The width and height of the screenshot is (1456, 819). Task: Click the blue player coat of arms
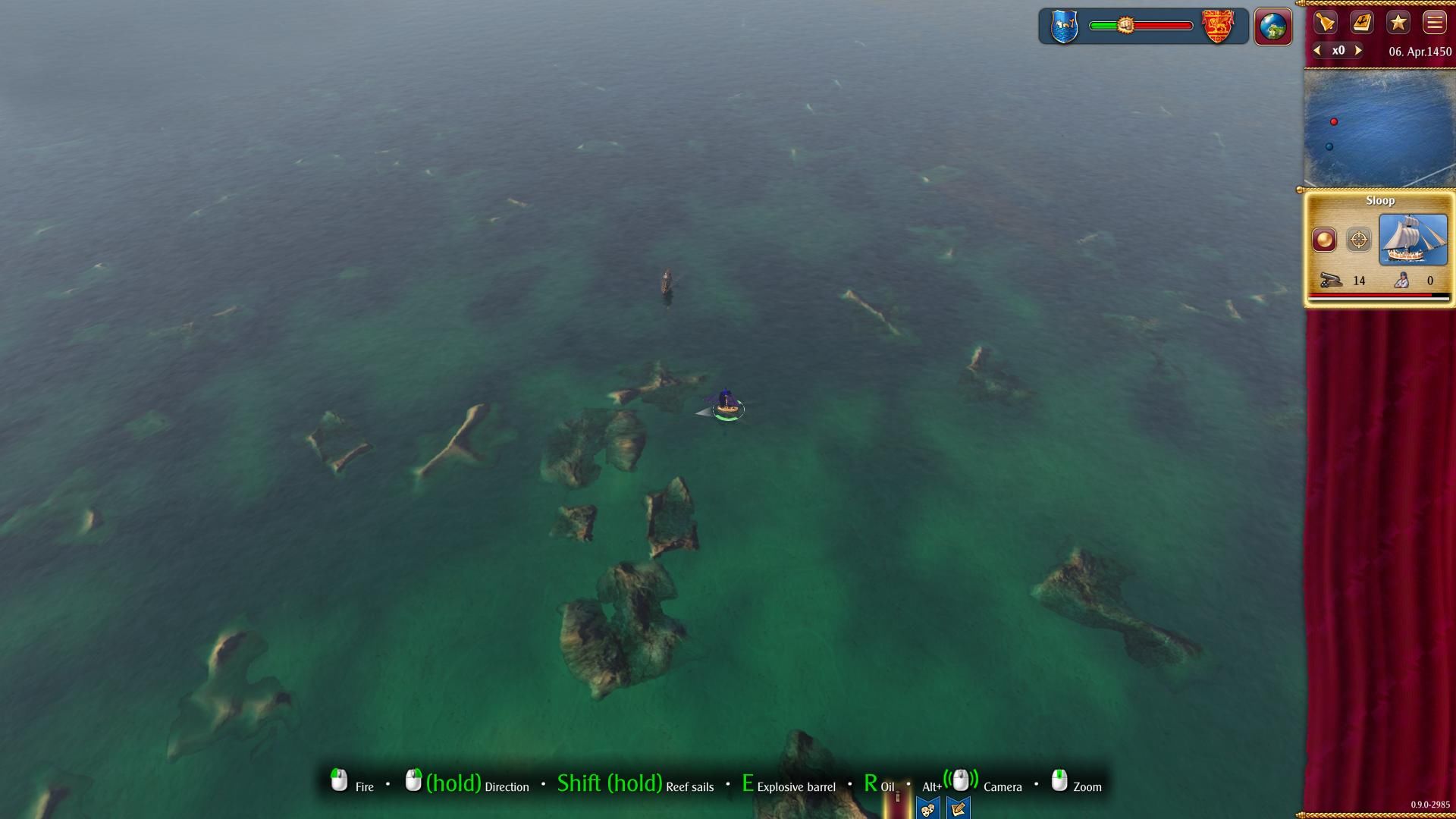click(x=1065, y=27)
